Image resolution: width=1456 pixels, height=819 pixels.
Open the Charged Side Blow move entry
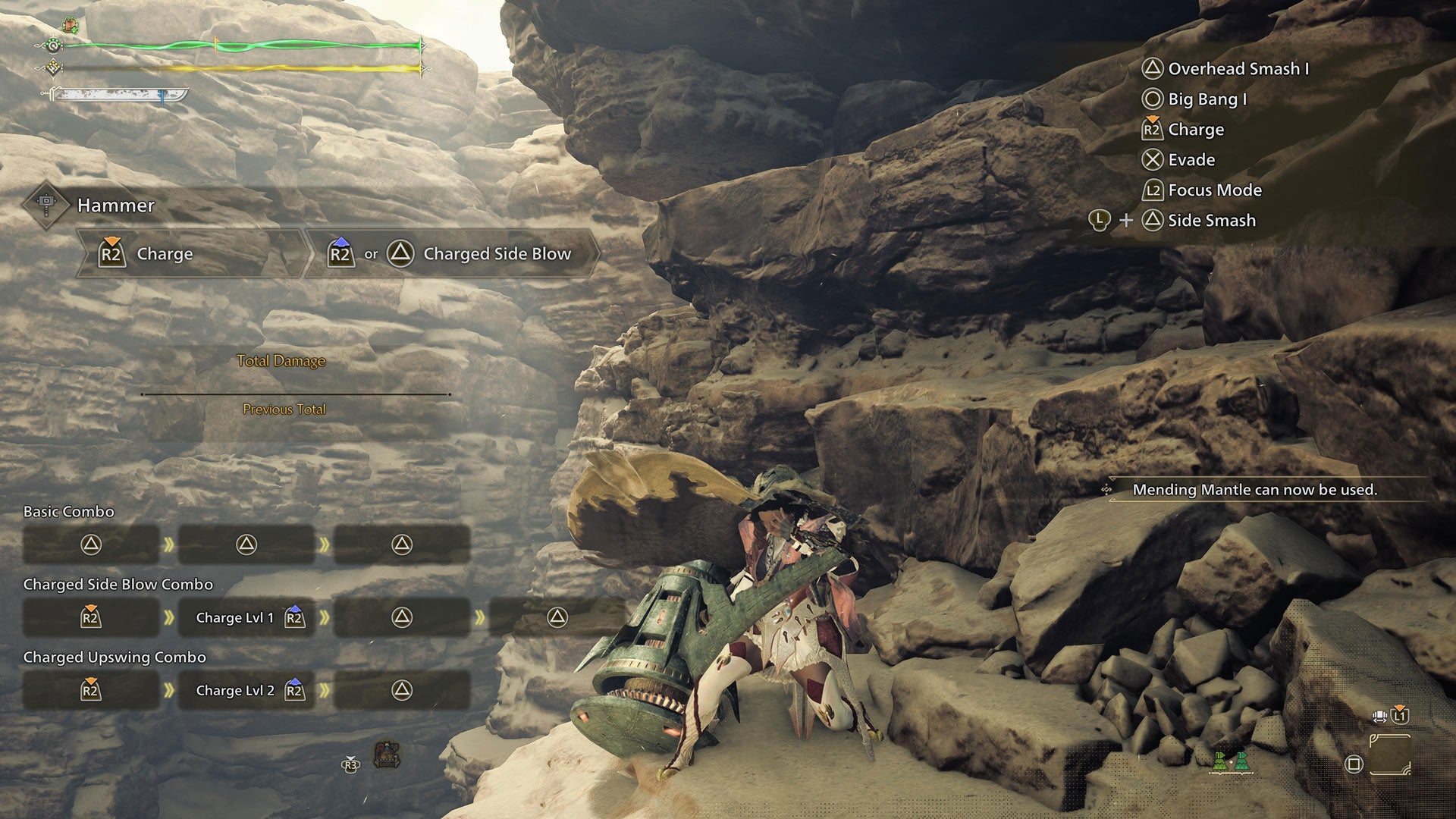(x=455, y=253)
